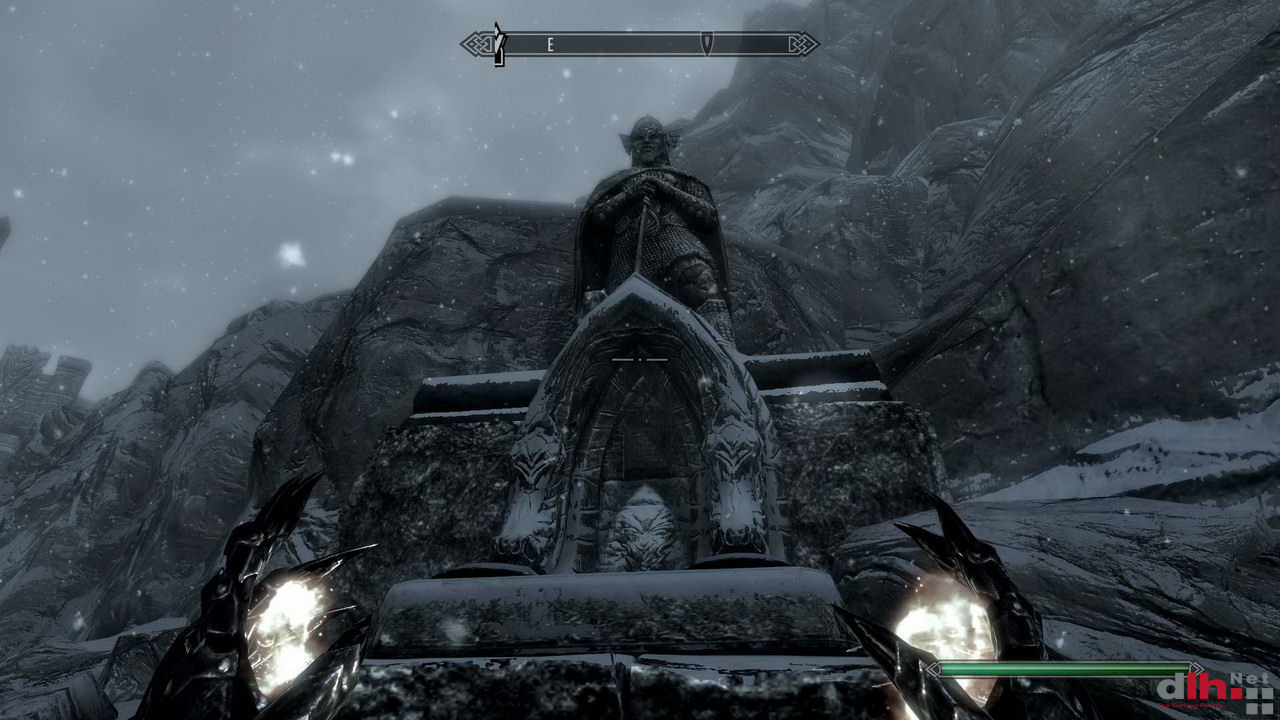Viewport: 1280px width, 720px height.
Task: Select the shield-shaped marker on the compass
Action: (x=707, y=44)
